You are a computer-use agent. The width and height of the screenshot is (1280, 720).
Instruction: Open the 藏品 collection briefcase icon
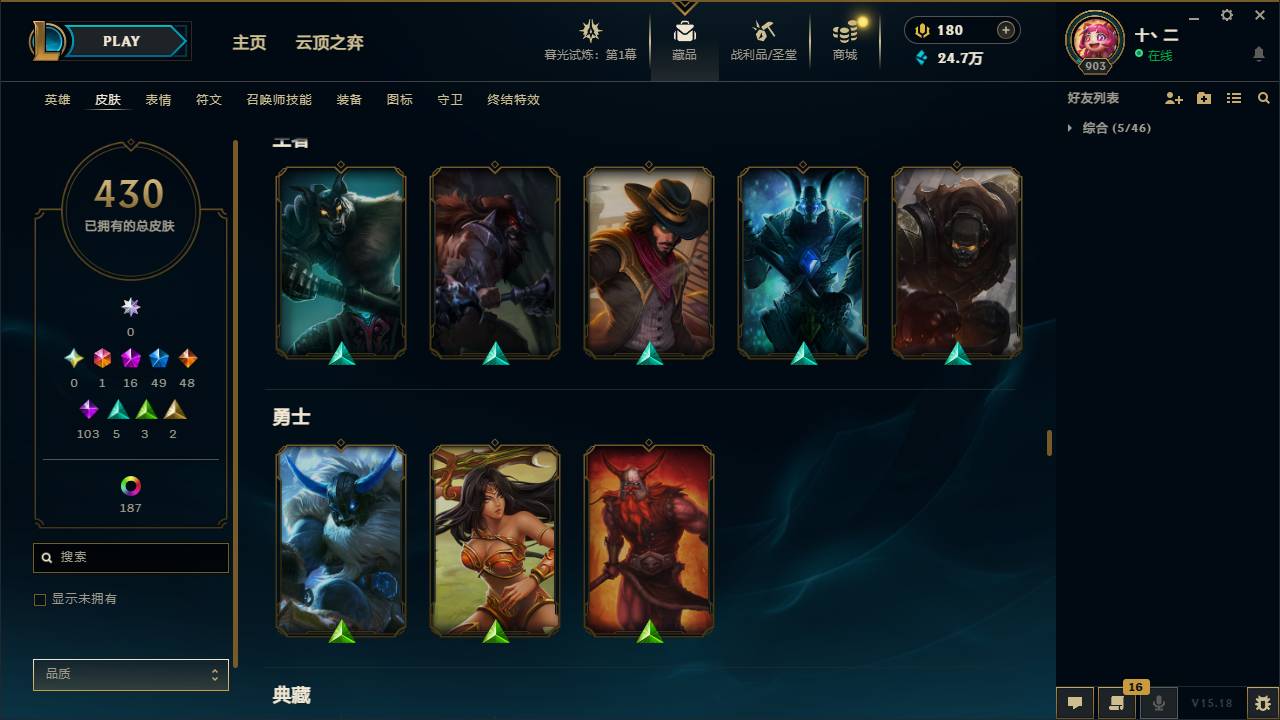click(685, 30)
